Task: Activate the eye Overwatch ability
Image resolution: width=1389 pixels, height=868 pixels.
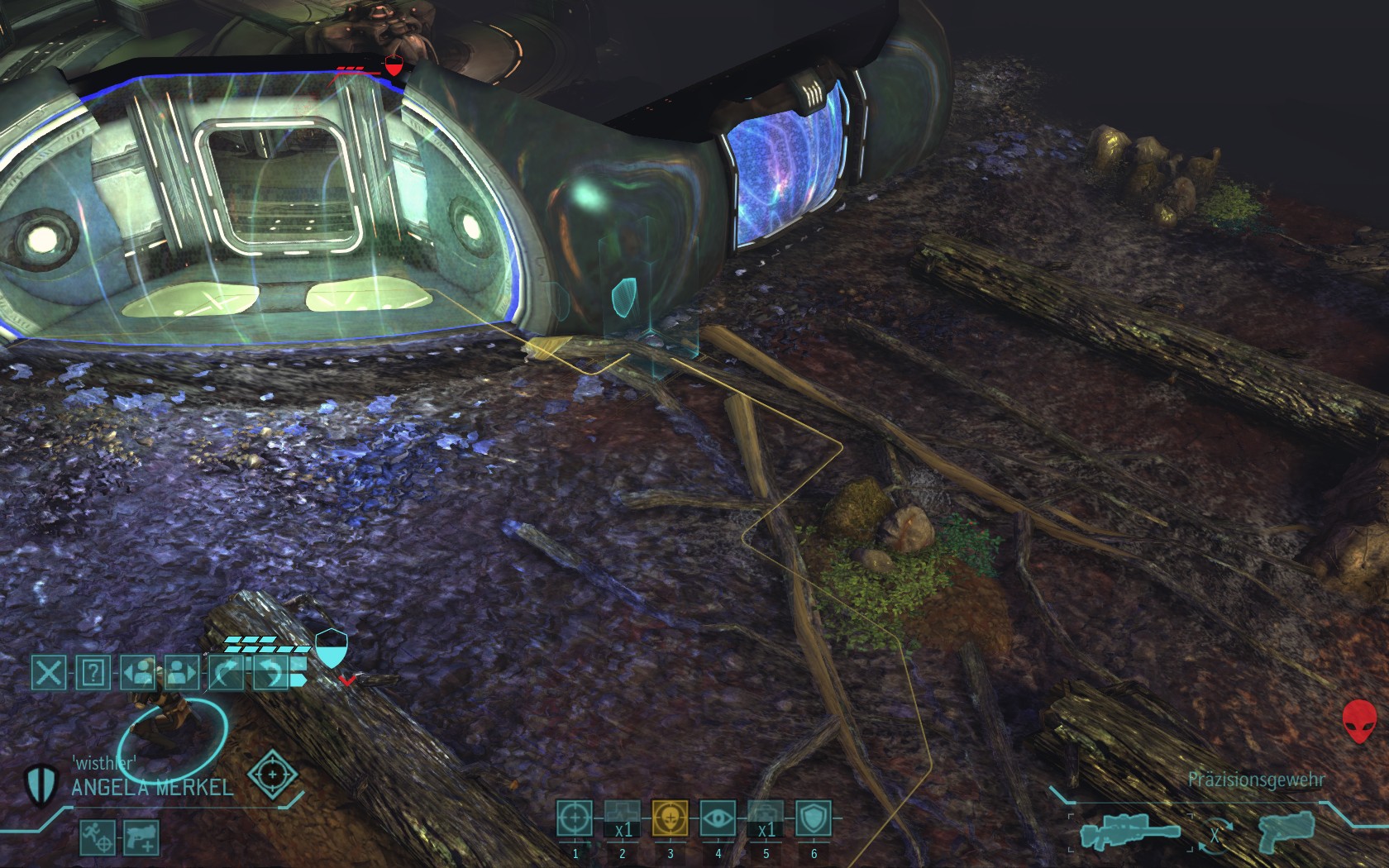Action: (x=718, y=818)
